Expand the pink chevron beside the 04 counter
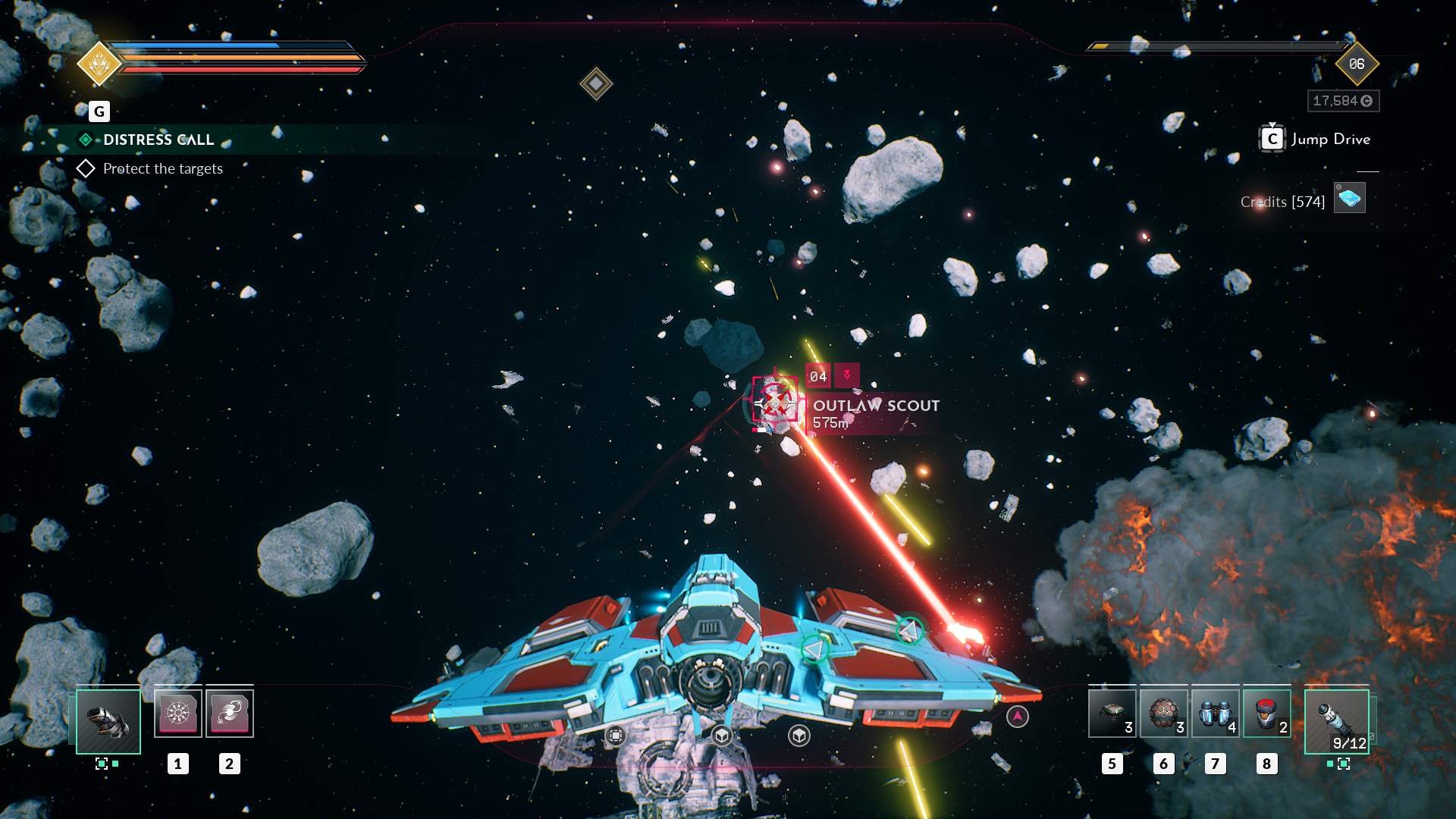1456x819 pixels. (x=847, y=375)
